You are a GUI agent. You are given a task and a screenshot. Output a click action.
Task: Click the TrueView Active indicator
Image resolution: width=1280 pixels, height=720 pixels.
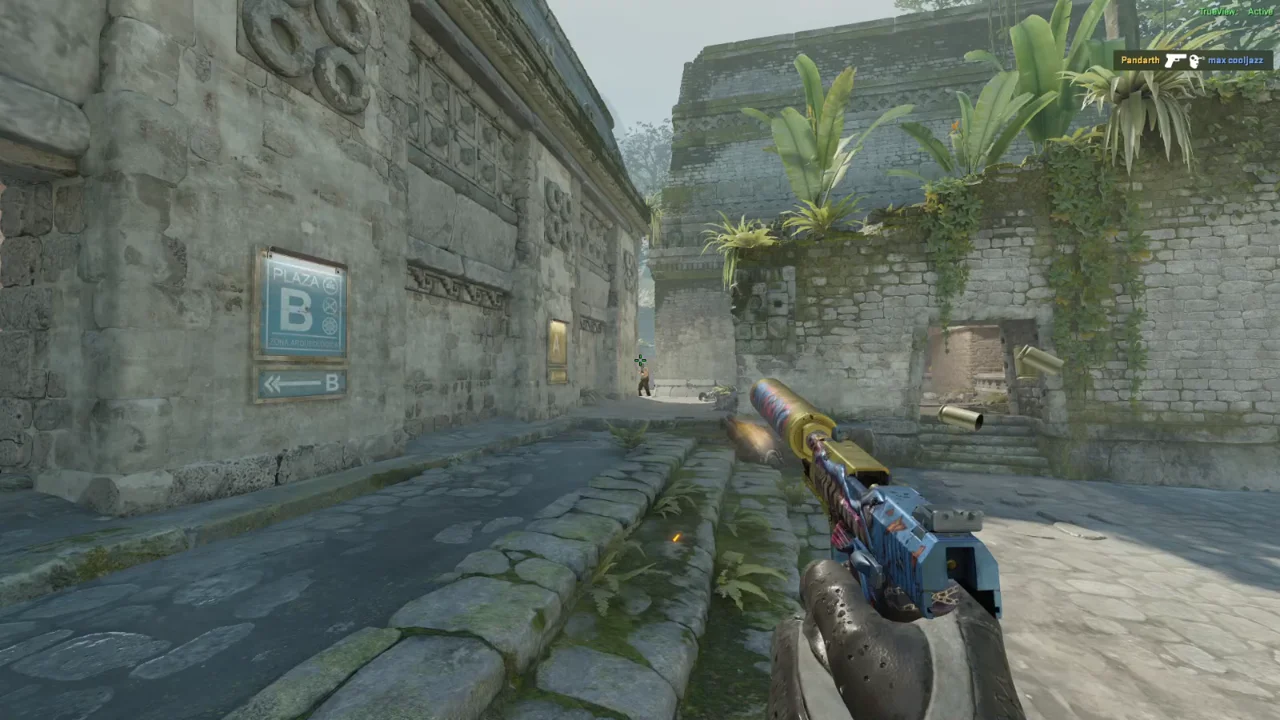(1235, 11)
